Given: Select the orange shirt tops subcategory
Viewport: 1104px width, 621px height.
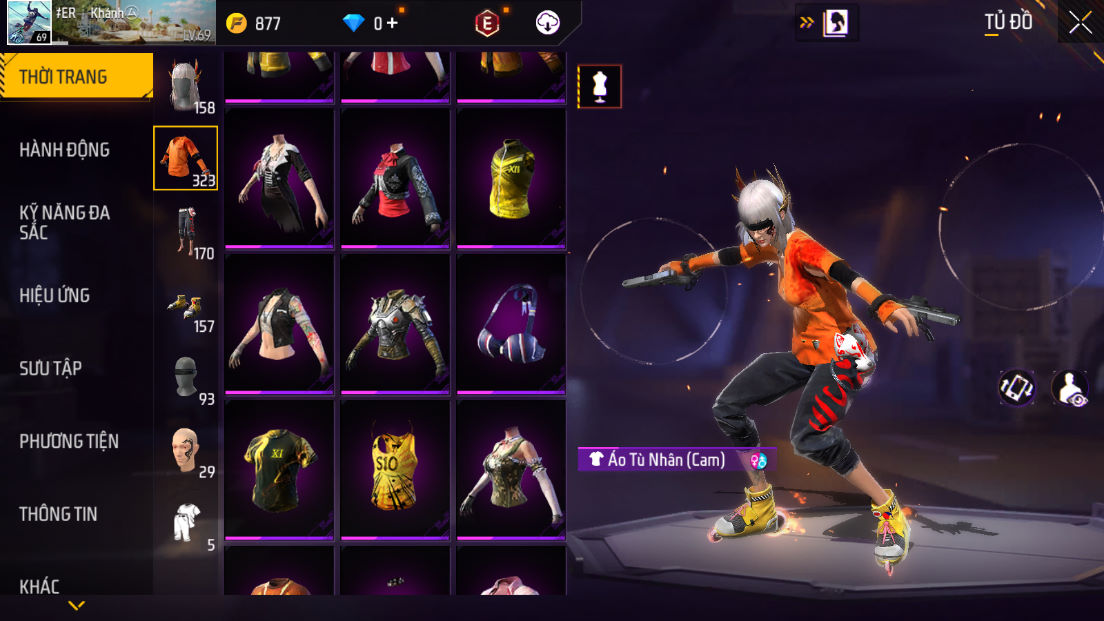Looking at the screenshot, I should point(185,158).
